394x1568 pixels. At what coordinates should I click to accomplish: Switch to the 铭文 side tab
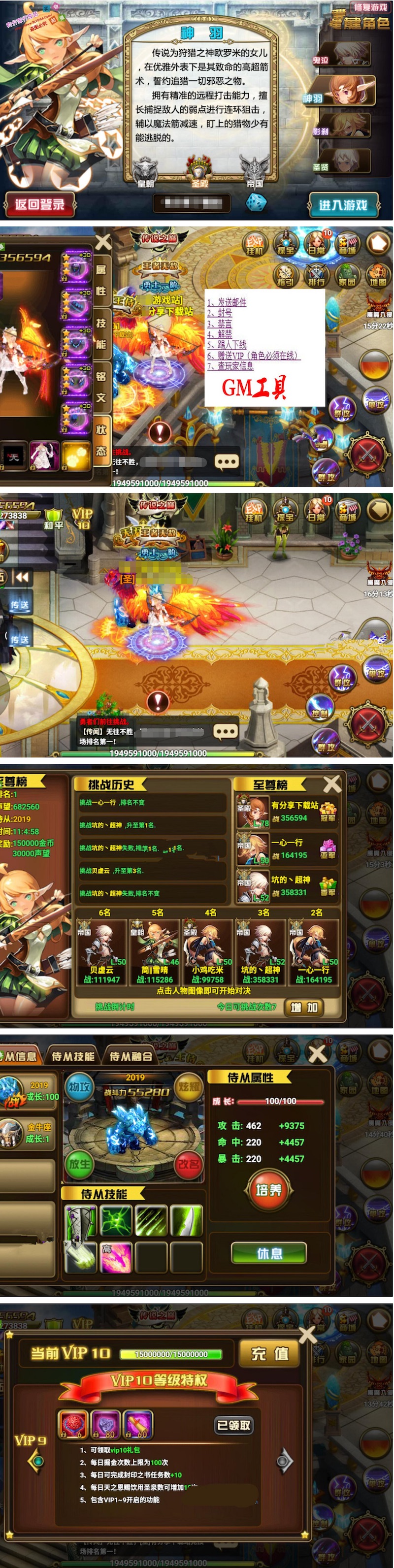101,387
